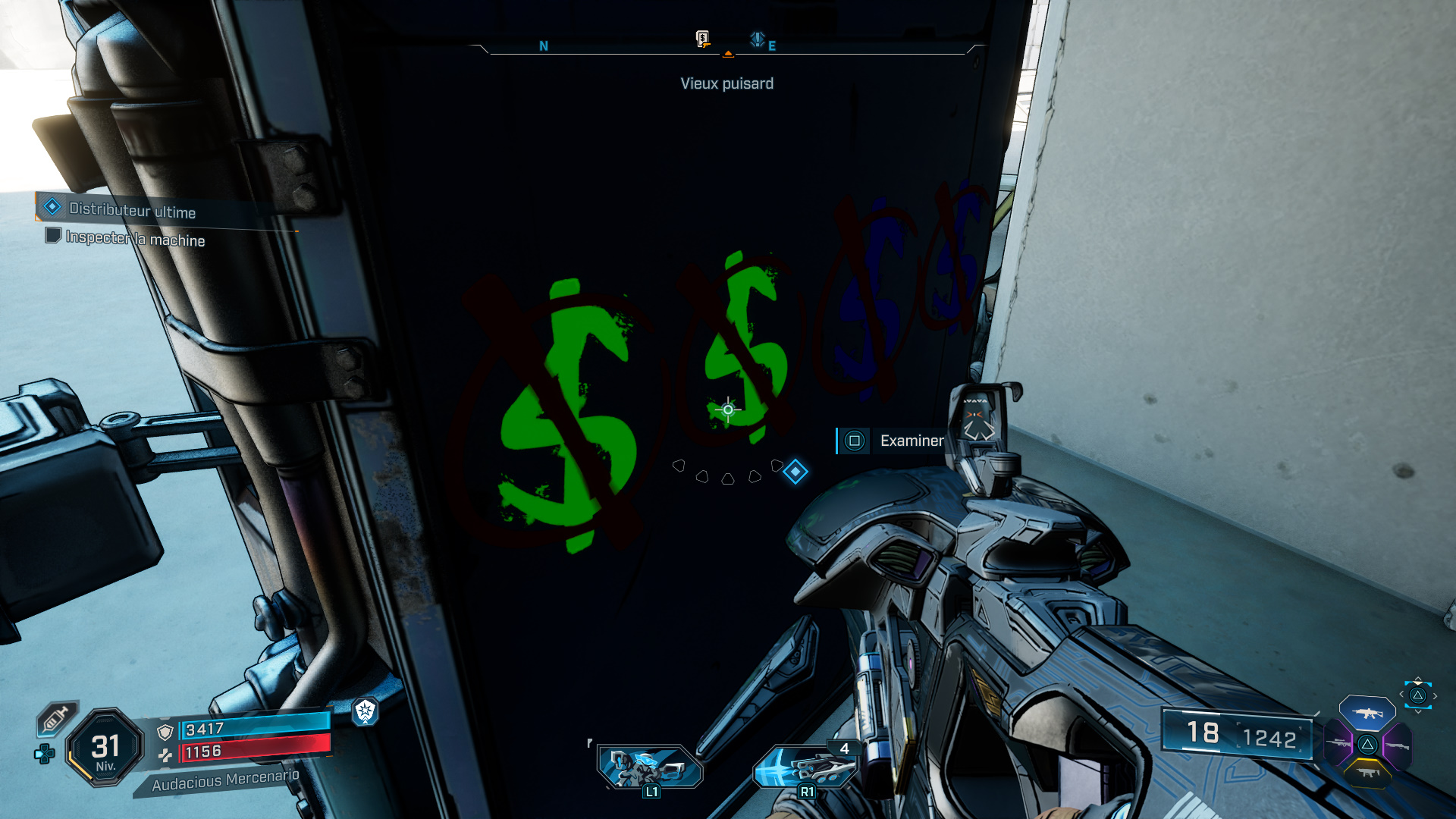Click the money icon on the compass bar
This screenshot has height=819, width=1456.
(701, 39)
